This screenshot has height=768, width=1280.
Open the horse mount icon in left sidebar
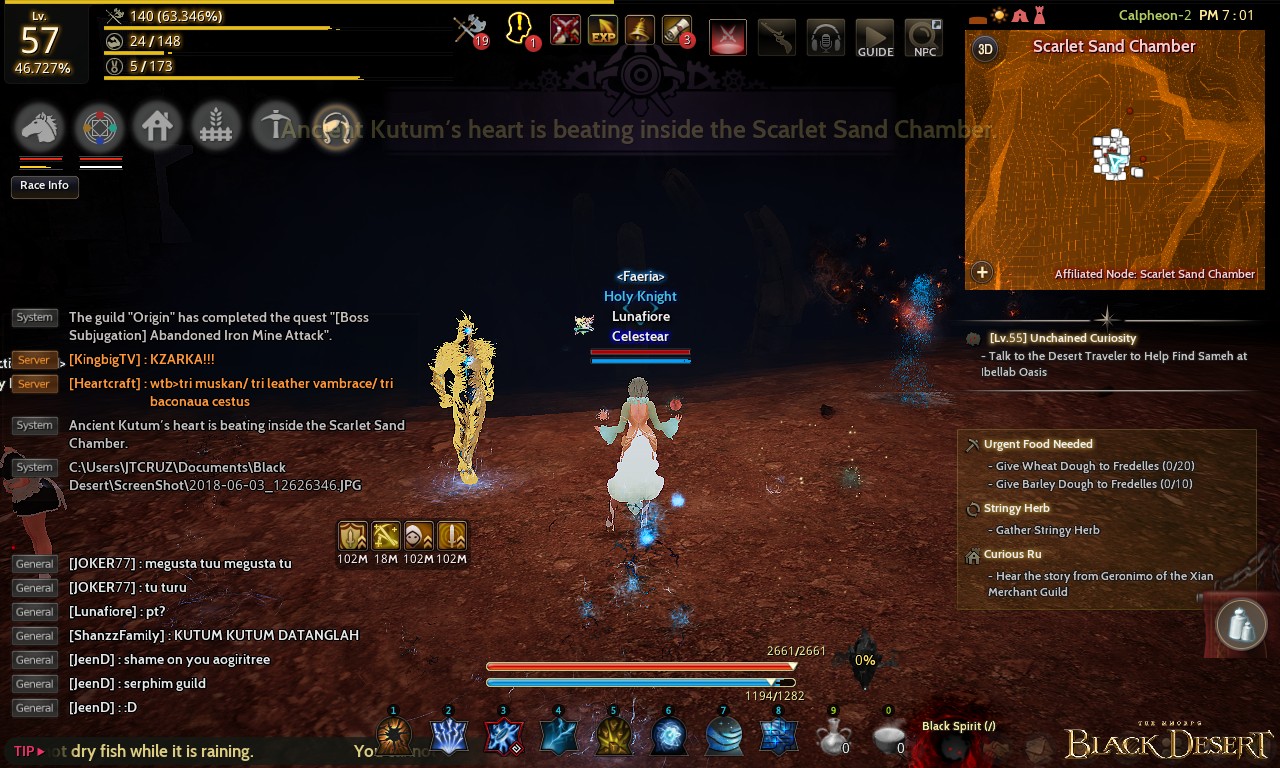[x=40, y=126]
